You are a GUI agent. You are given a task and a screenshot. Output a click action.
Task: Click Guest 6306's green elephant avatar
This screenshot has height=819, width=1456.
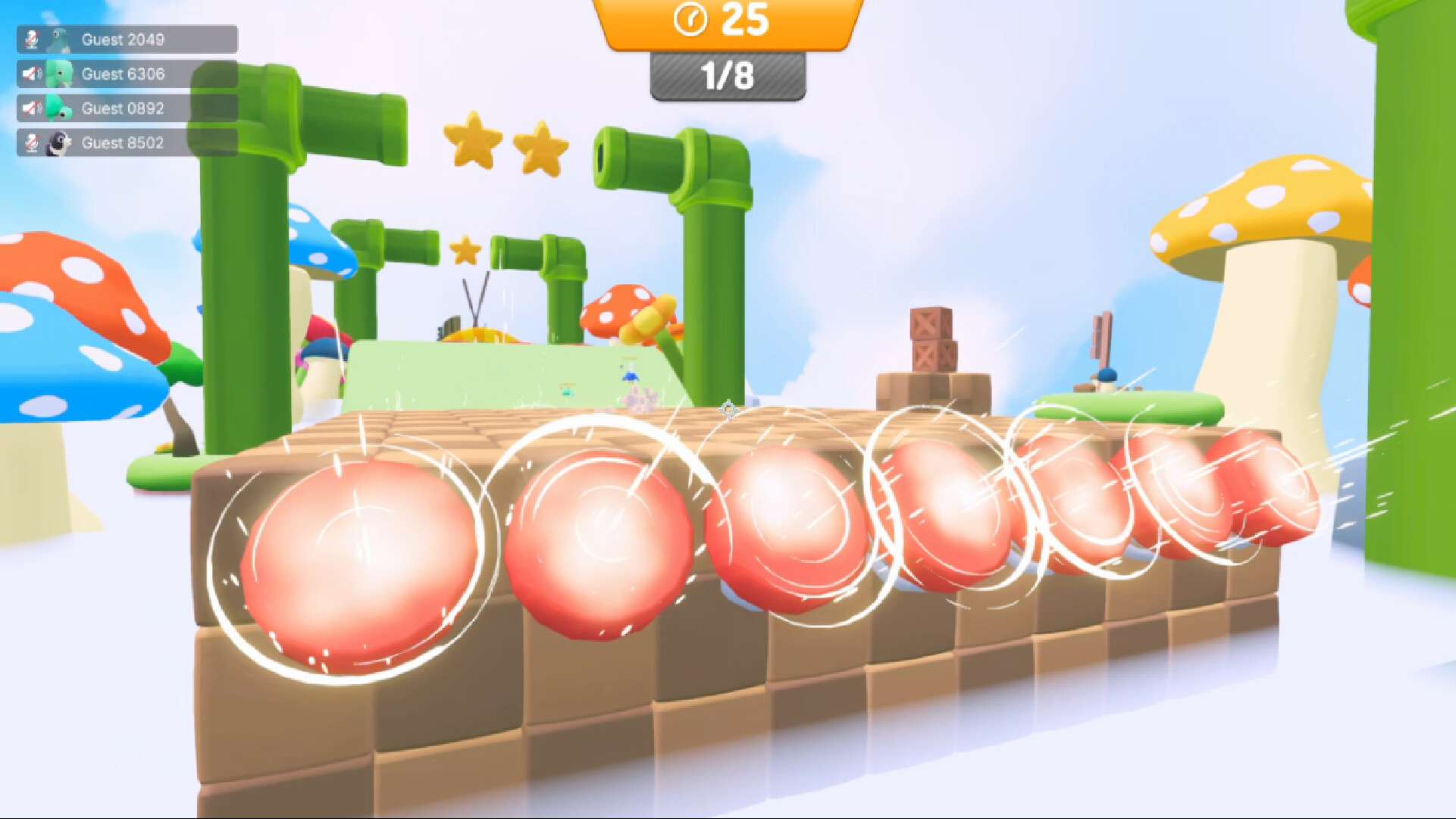click(x=61, y=73)
